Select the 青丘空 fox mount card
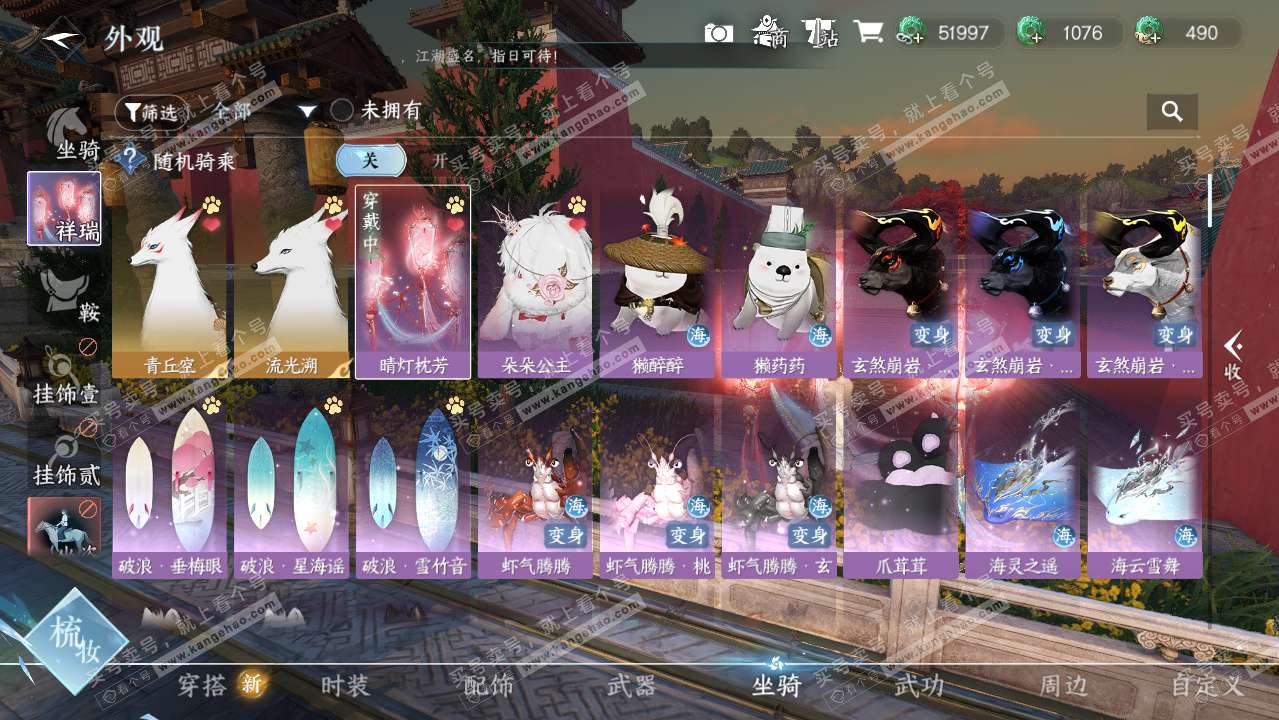 click(x=169, y=285)
